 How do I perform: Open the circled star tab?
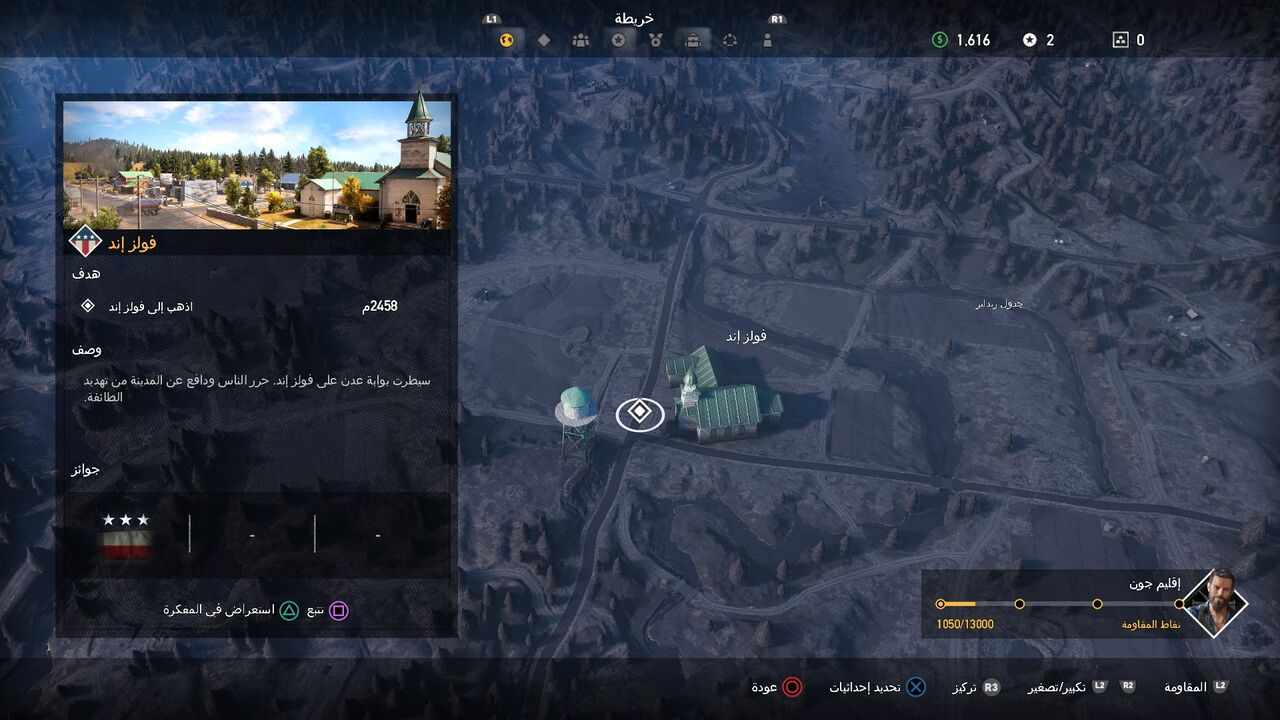[x=619, y=41]
